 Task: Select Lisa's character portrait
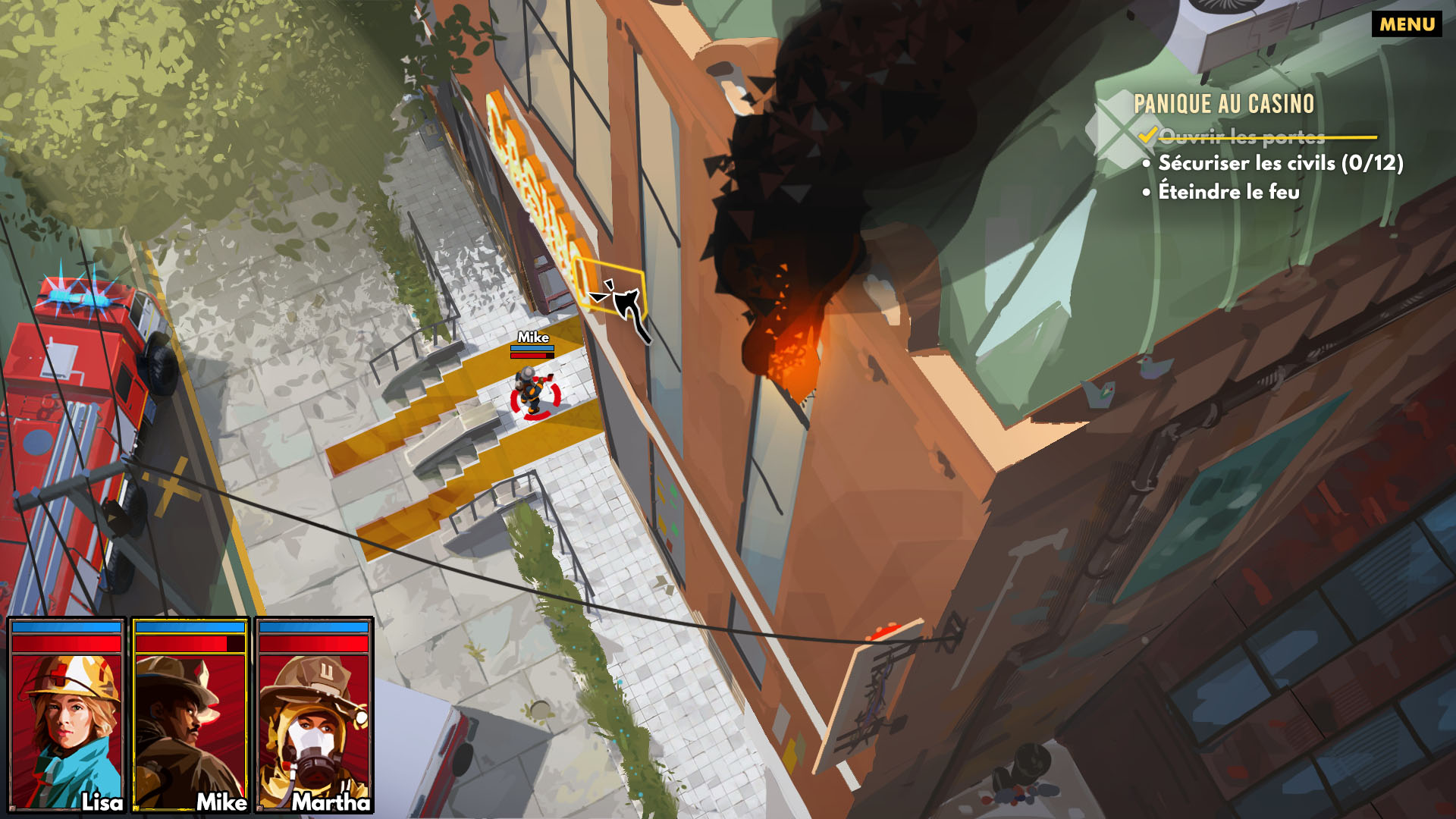click(x=67, y=715)
